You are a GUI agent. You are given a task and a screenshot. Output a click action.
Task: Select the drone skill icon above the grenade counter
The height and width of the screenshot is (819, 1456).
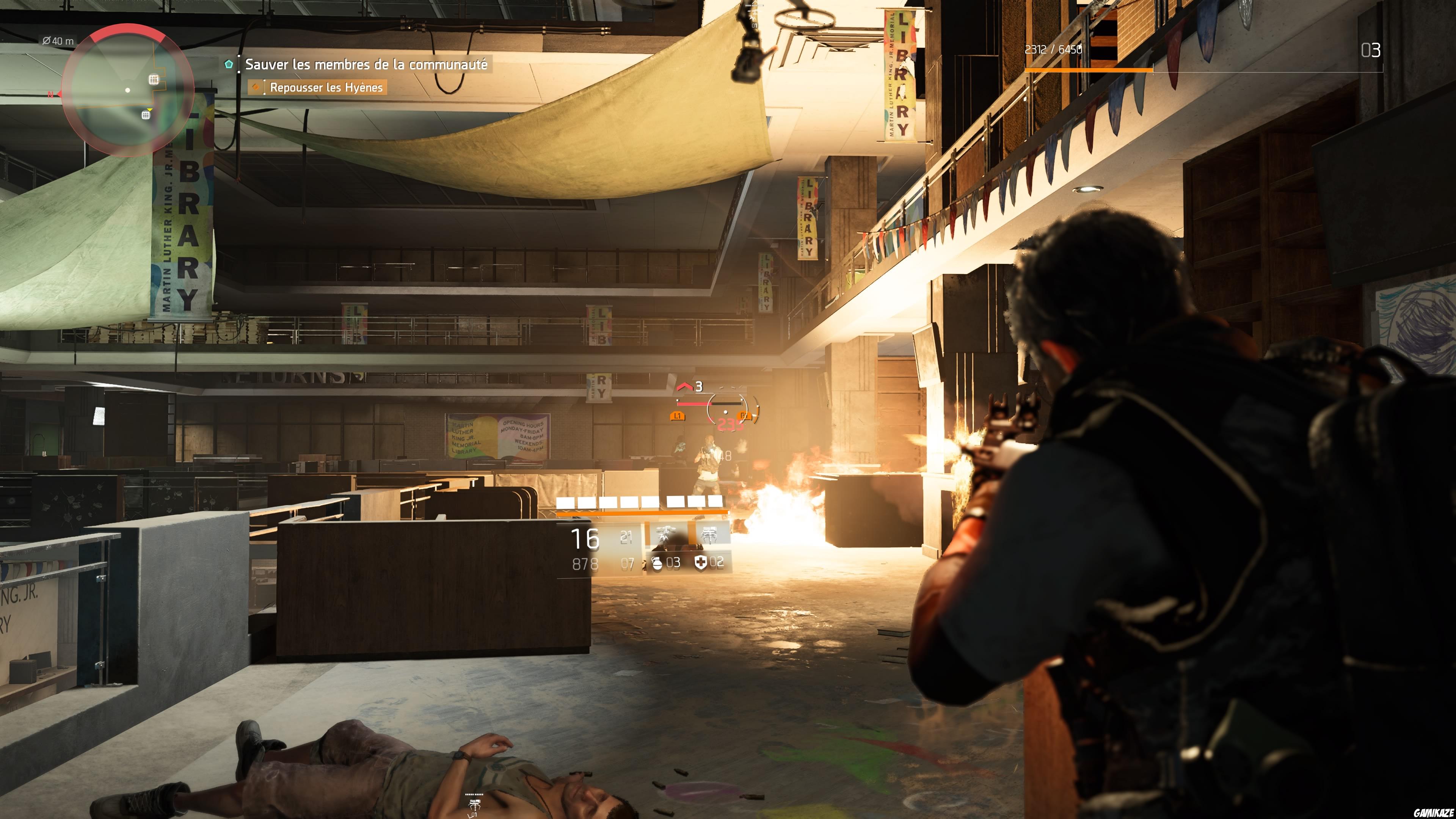(x=666, y=534)
